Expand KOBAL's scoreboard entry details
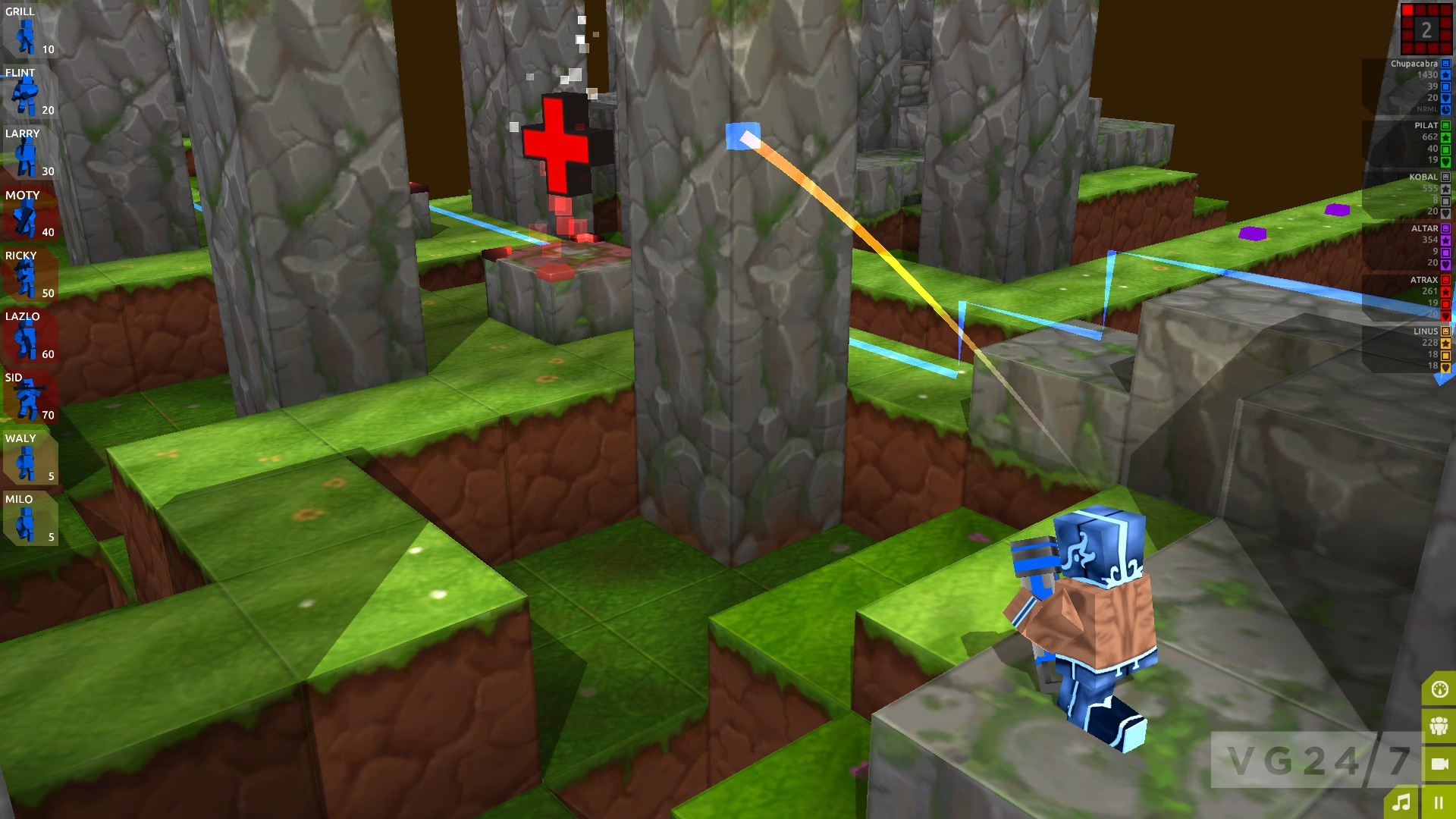1456x819 pixels. click(1424, 176)
